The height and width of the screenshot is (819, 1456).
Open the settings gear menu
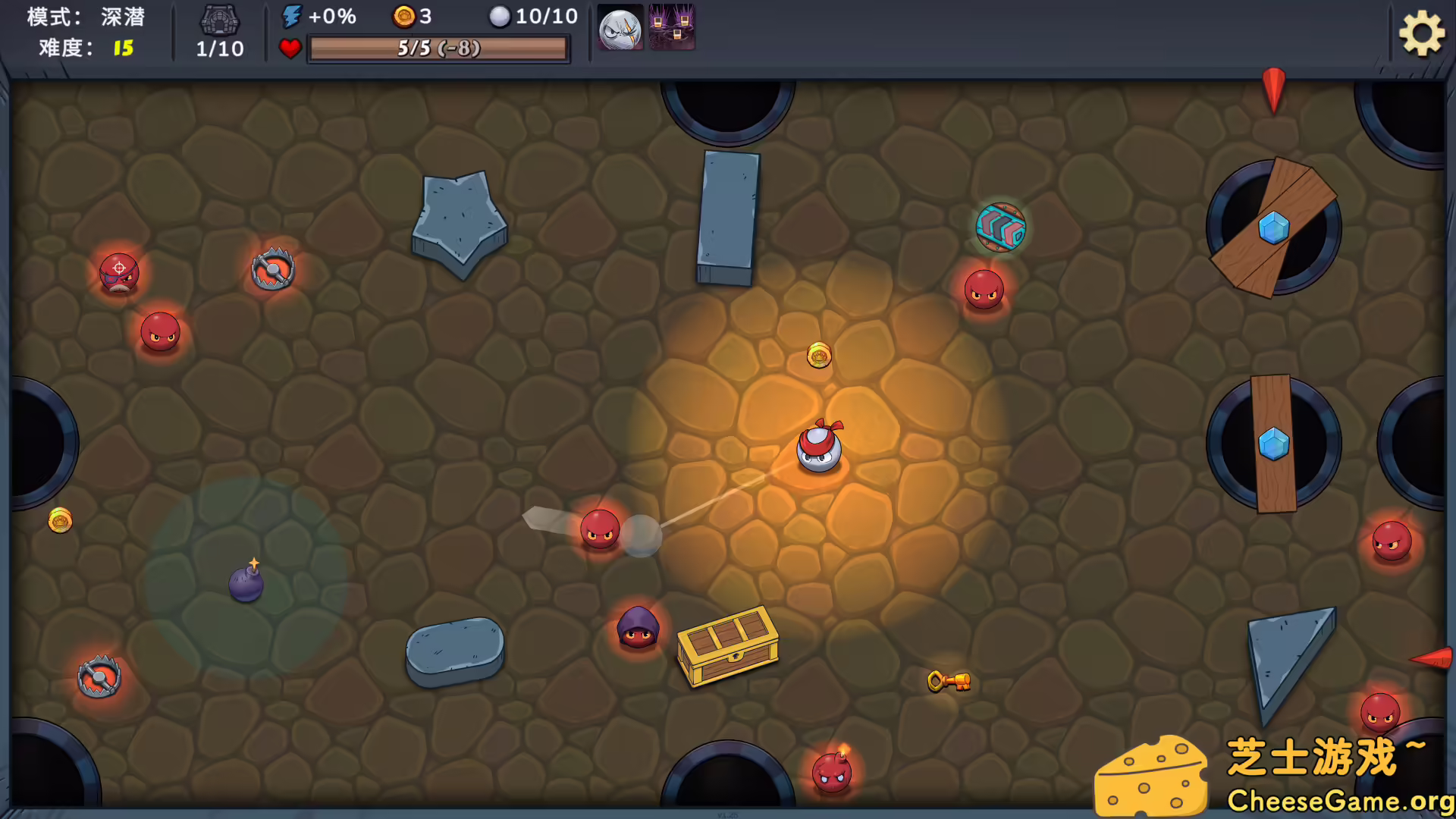tap(1421, 33)
